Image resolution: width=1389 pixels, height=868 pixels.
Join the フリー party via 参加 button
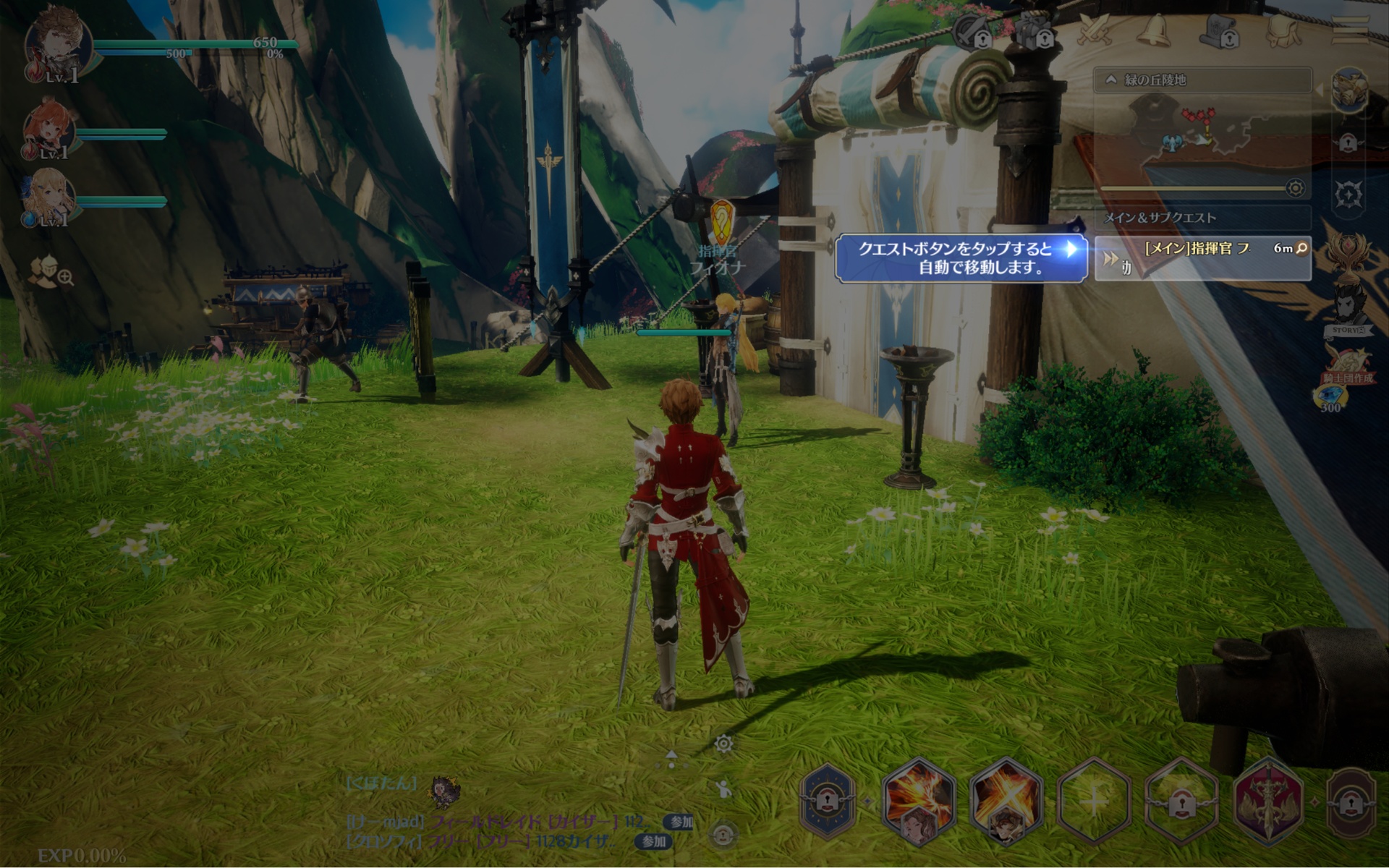(653, 841)
